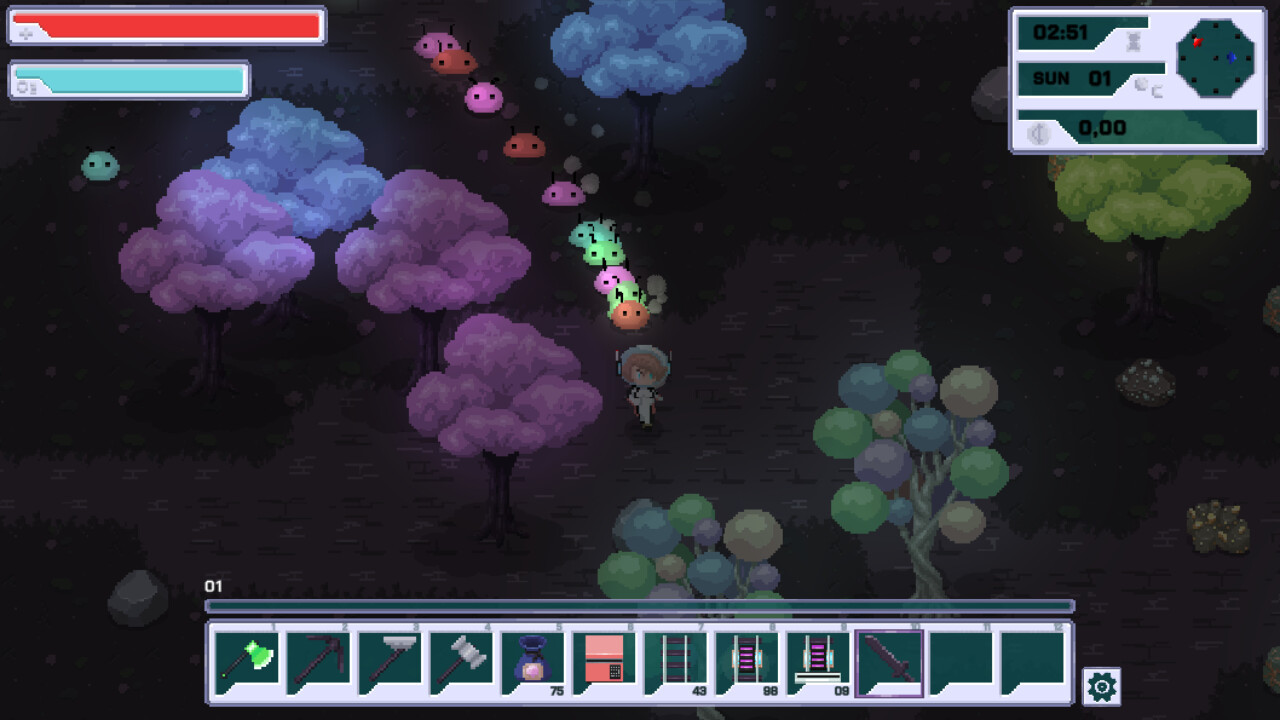
Task: Click the 02:51 clock display
Action: coord(1061,31)
